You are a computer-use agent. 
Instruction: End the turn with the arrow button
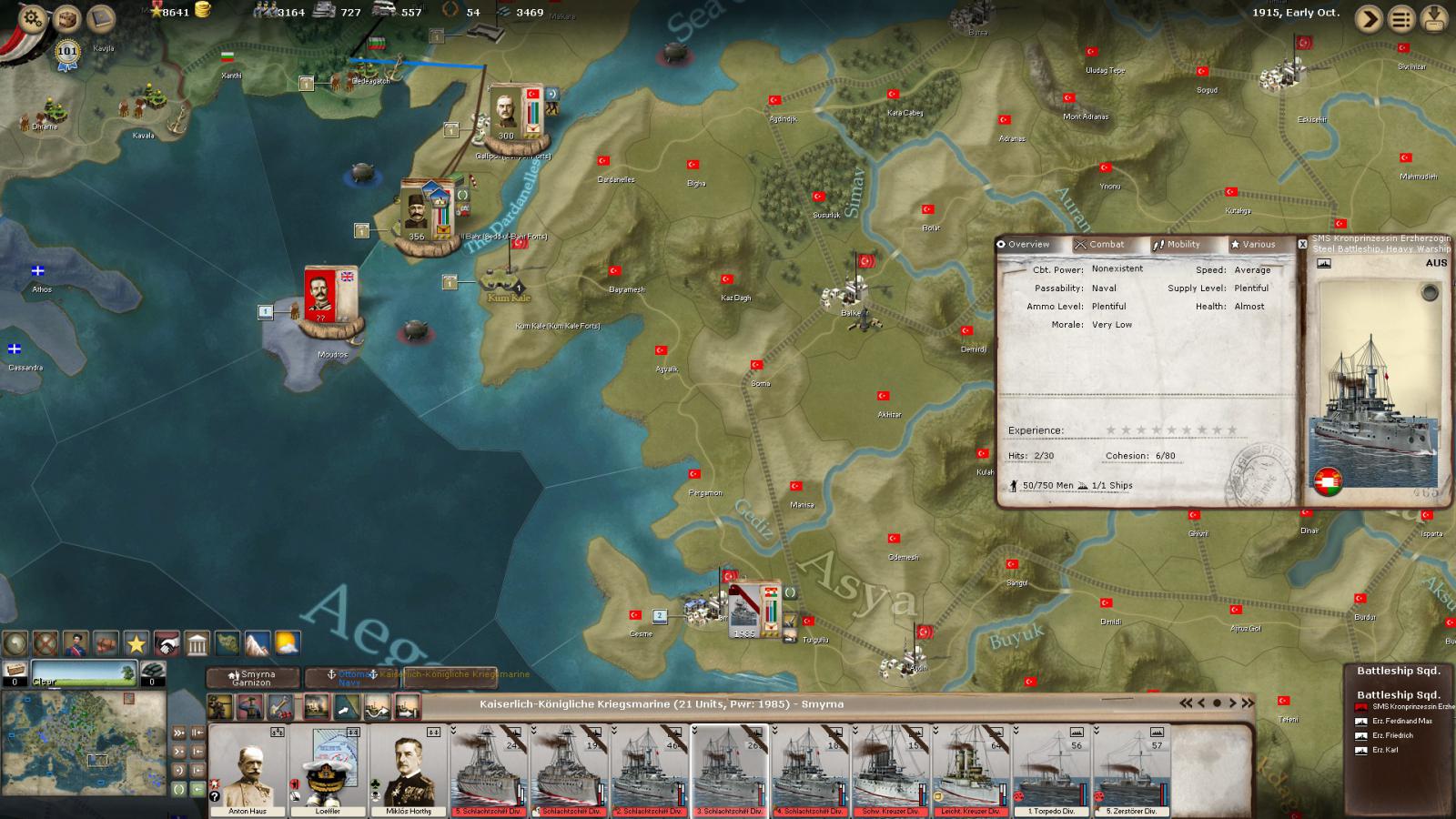point(1369,19)
